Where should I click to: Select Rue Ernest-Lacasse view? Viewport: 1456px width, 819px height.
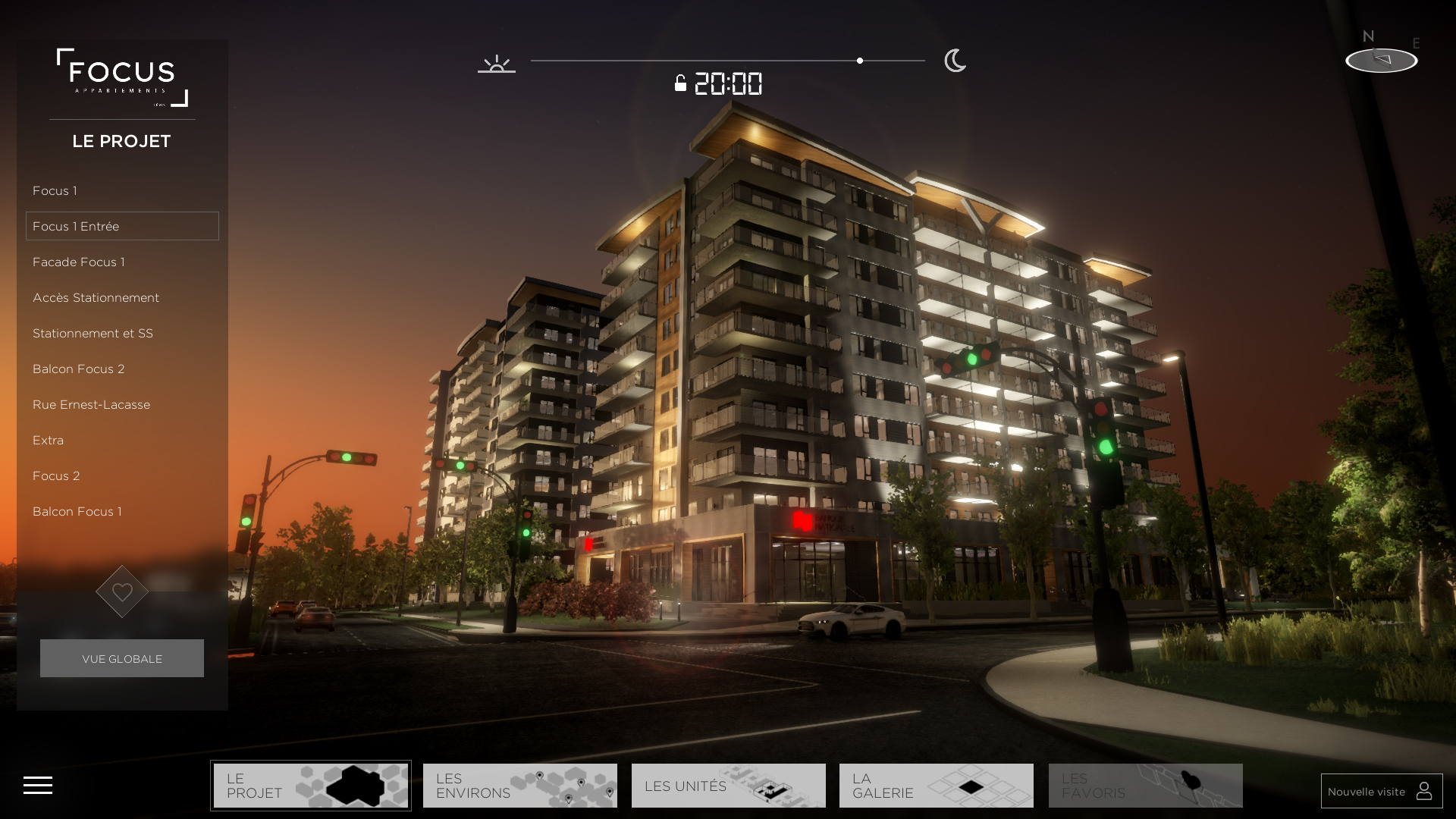pos(92,405)
